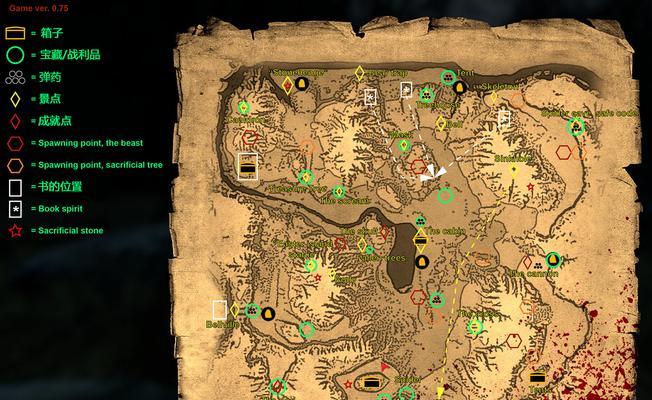Select the 'Spawning point, the beast' legend entry
The image size is (652, 400).
click(15, 143)
